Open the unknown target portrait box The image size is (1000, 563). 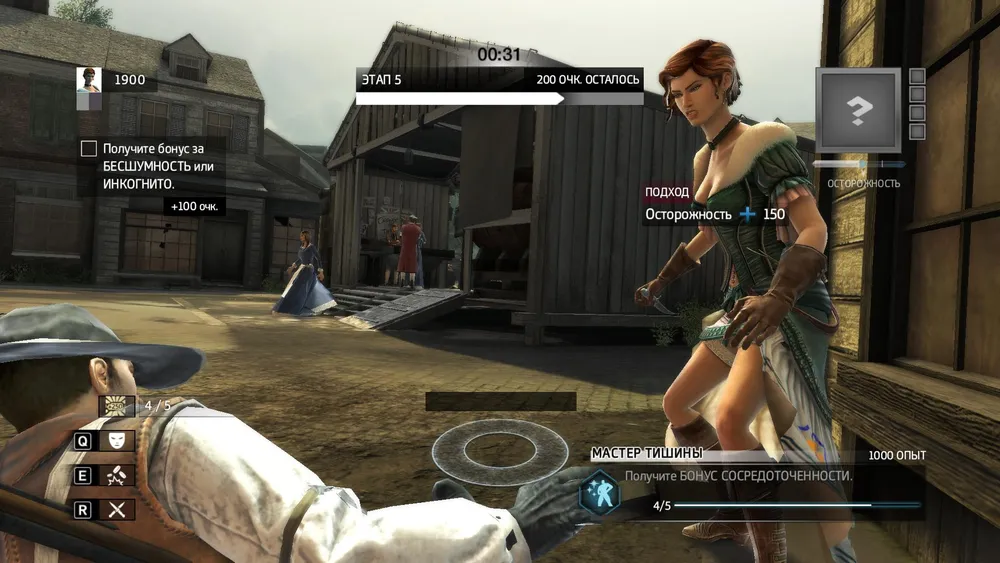(859, 110)
